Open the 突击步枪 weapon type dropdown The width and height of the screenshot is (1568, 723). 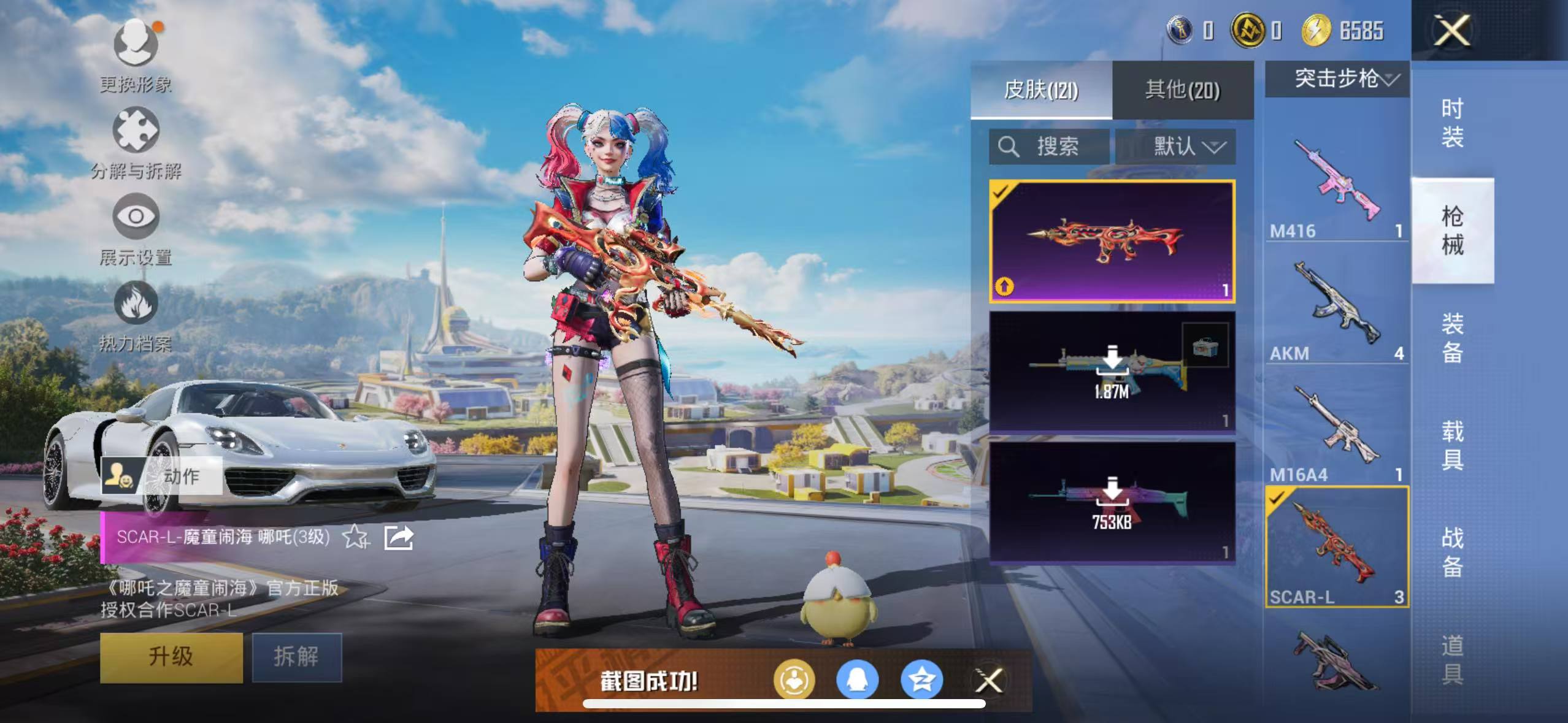click(x=1337, y=78)
